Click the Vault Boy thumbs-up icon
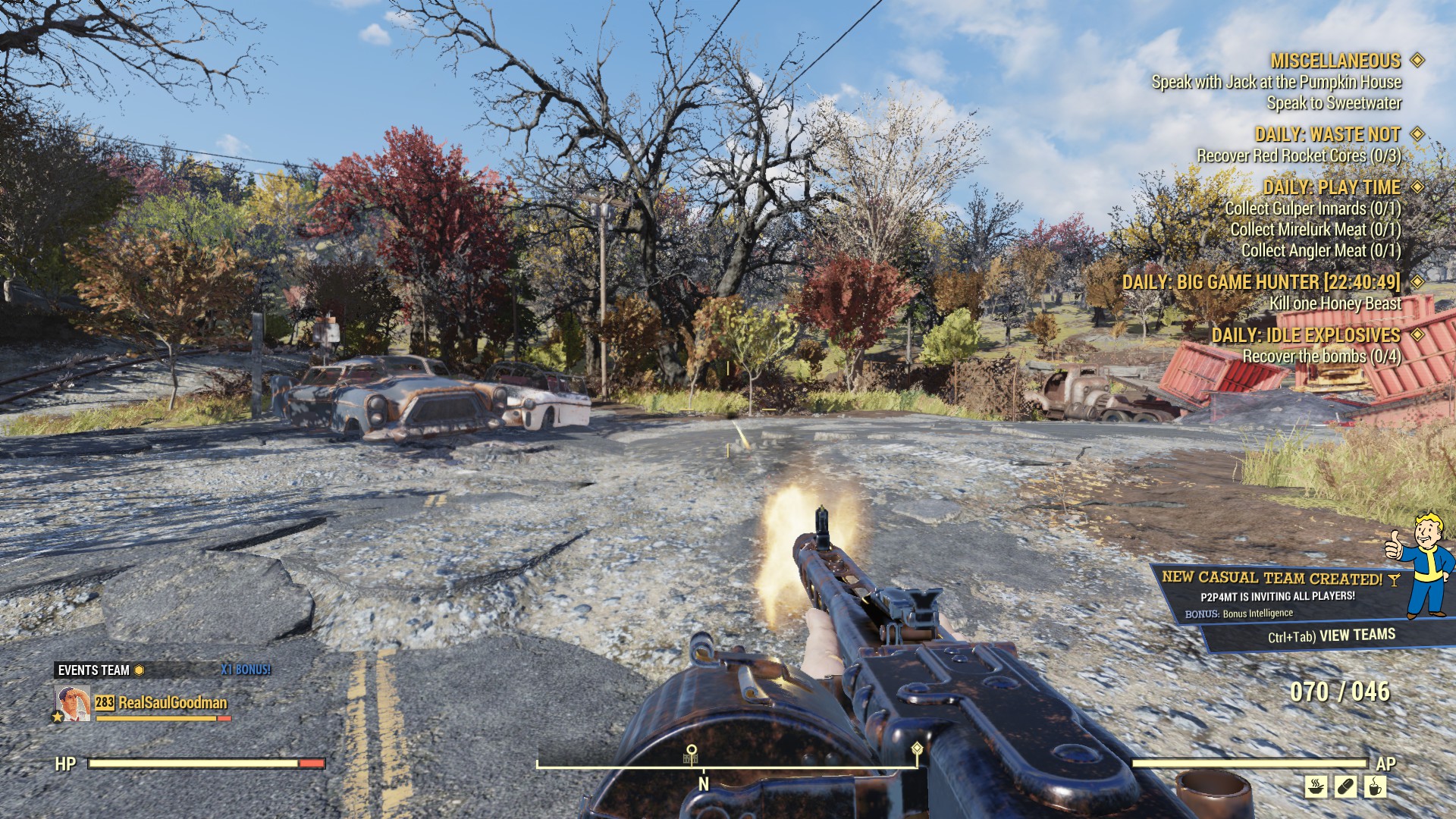This screenshot has height=819, width=1456. (1420, 565)
